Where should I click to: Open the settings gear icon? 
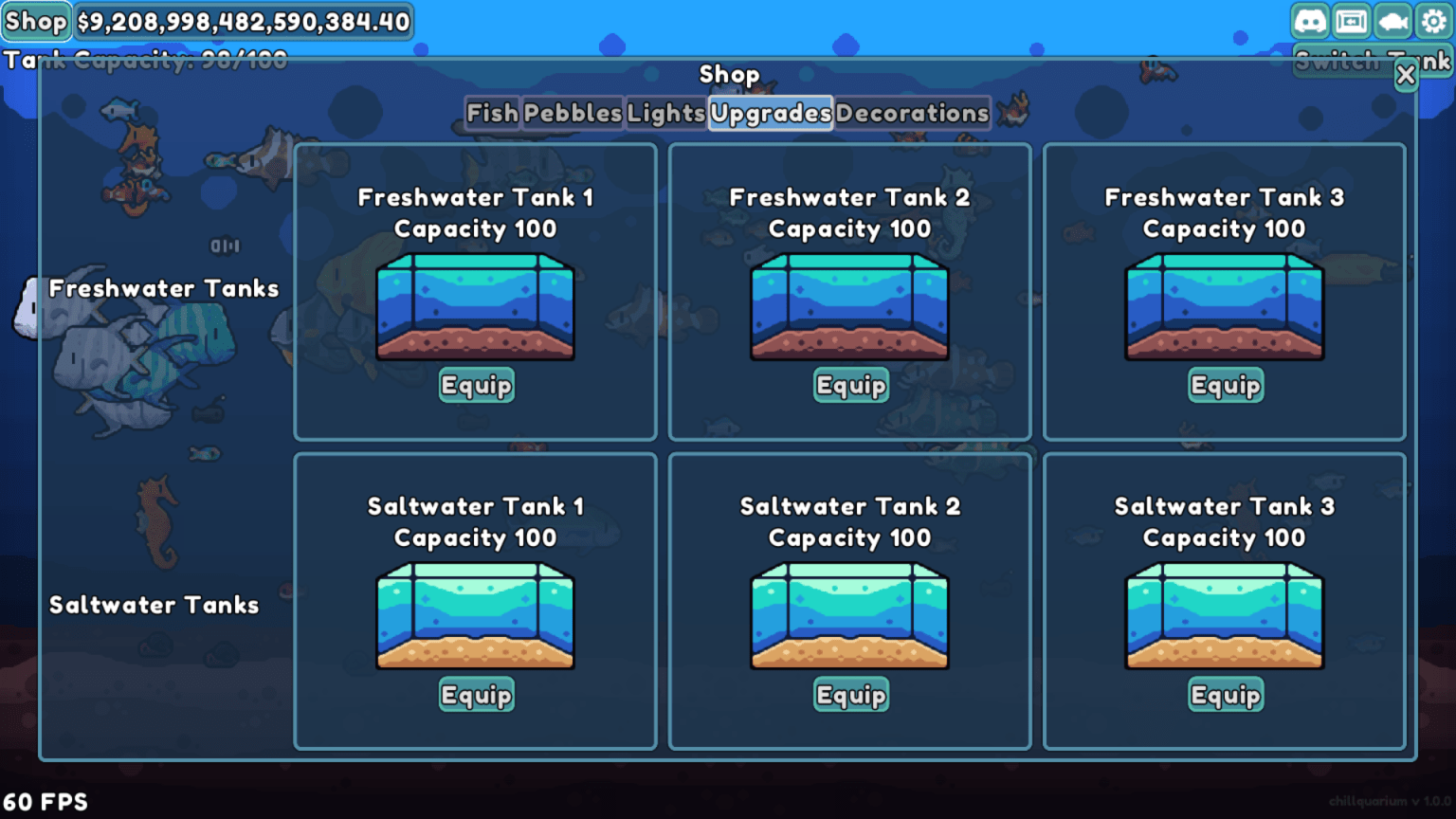[x=1433, y=19]
